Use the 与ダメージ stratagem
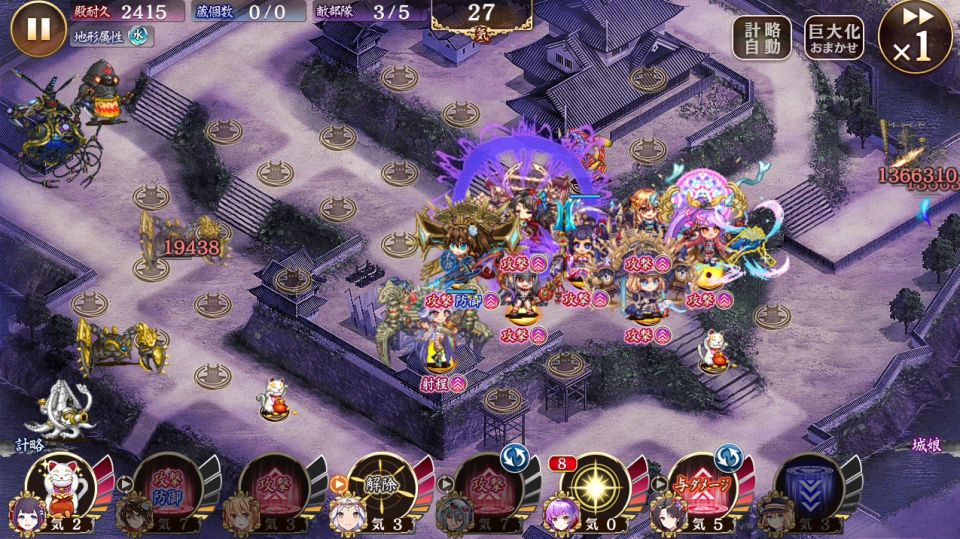The height and width of the screenshot is (539, 960). pyautogui.click(x=700, y=486)
